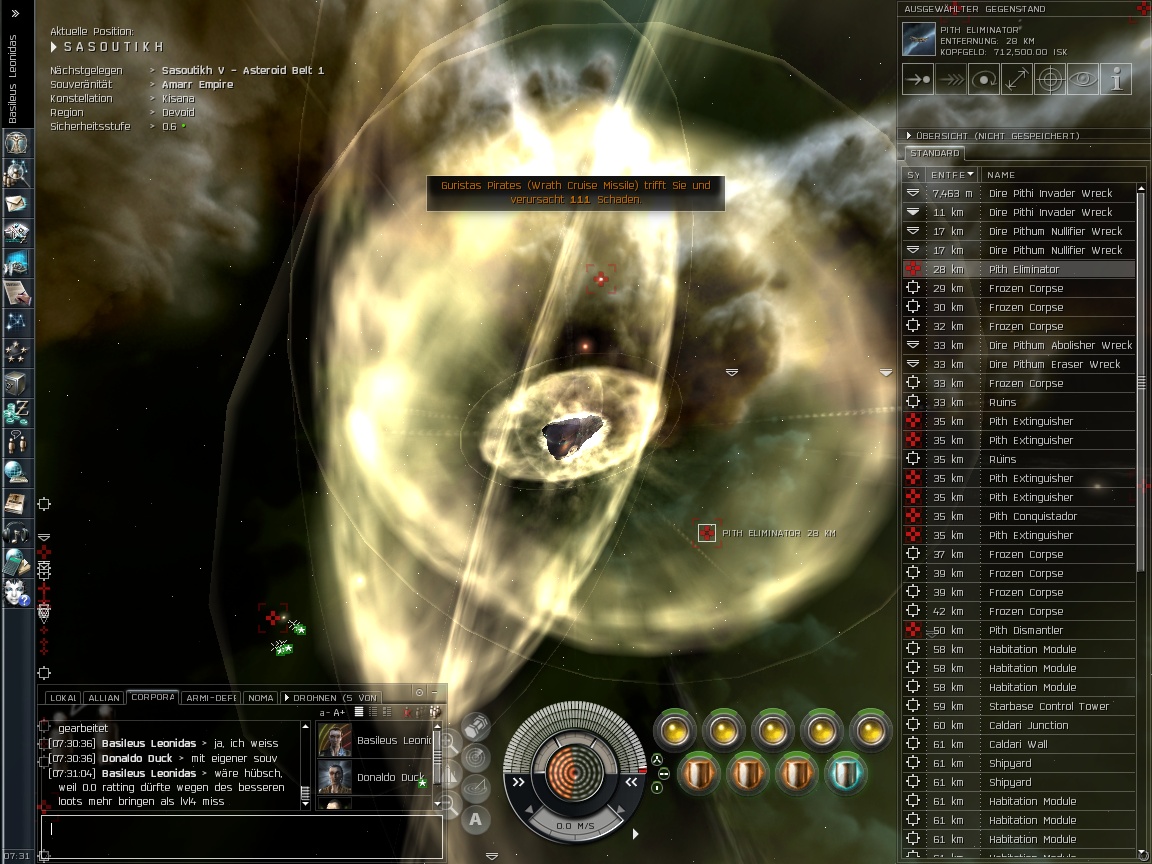Select the Pith Conquistador overview row
The height and width of the screenshot is (864, 1152).
1033,517
